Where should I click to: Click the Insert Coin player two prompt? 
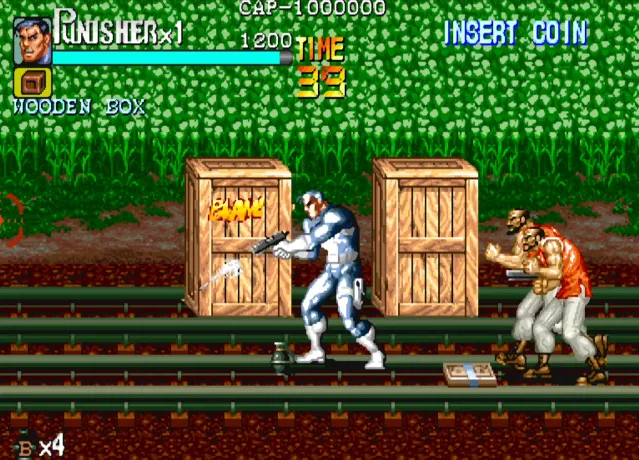[515, 33]
